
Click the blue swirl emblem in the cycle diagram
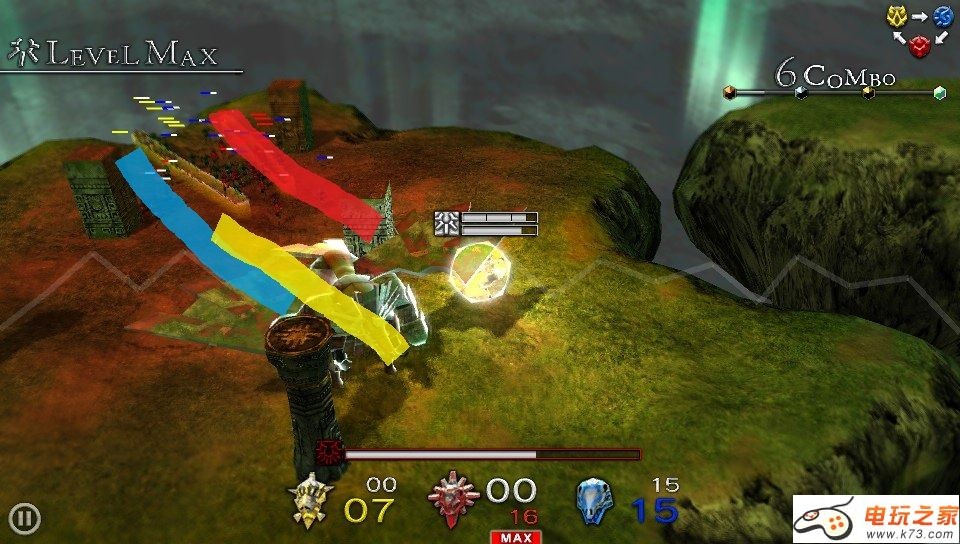click(x=943, y=16)
